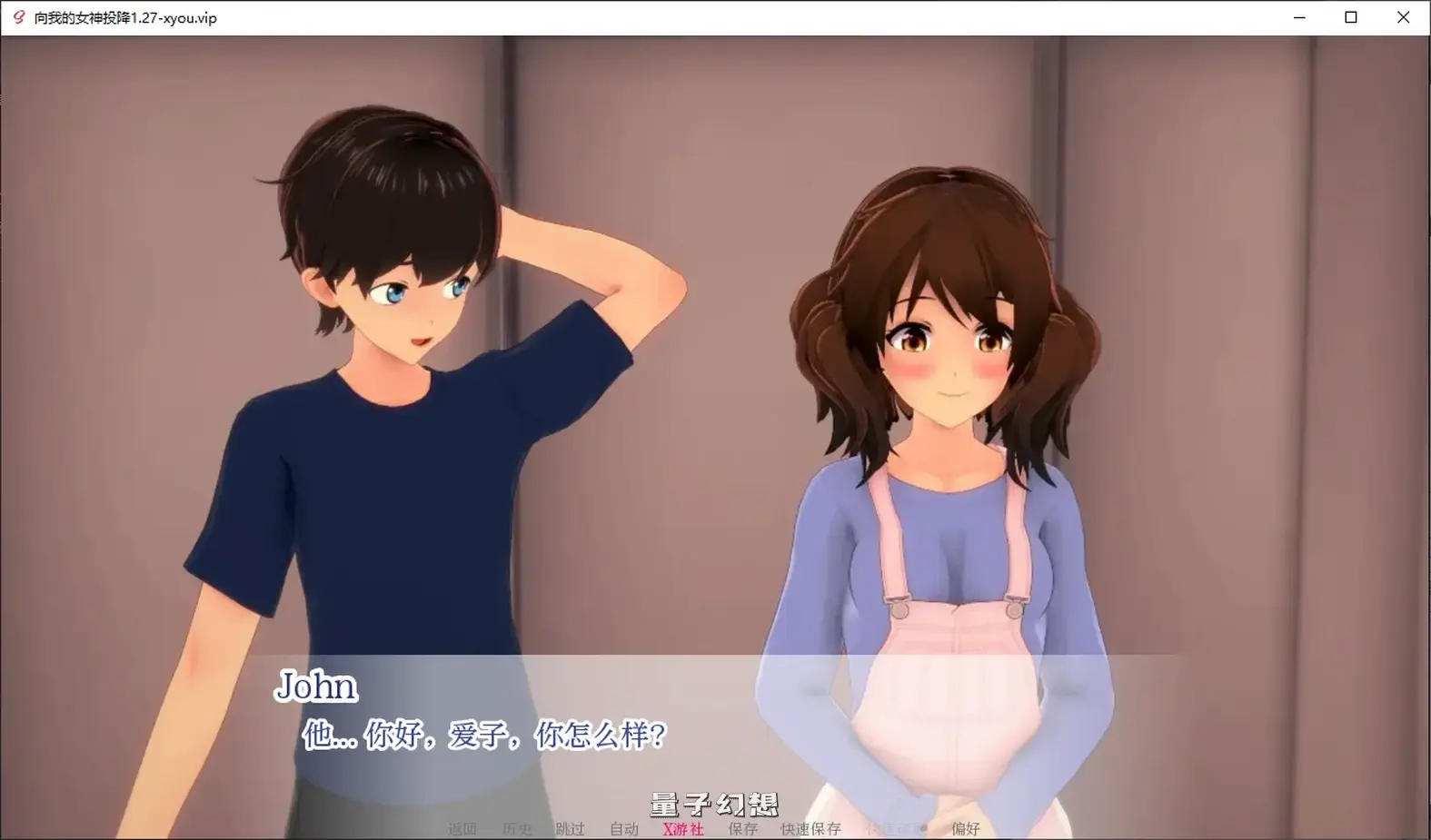This screenshot has height=840, width=1431.
Task: Click the minimize window icon
Action: (1298, 17)
